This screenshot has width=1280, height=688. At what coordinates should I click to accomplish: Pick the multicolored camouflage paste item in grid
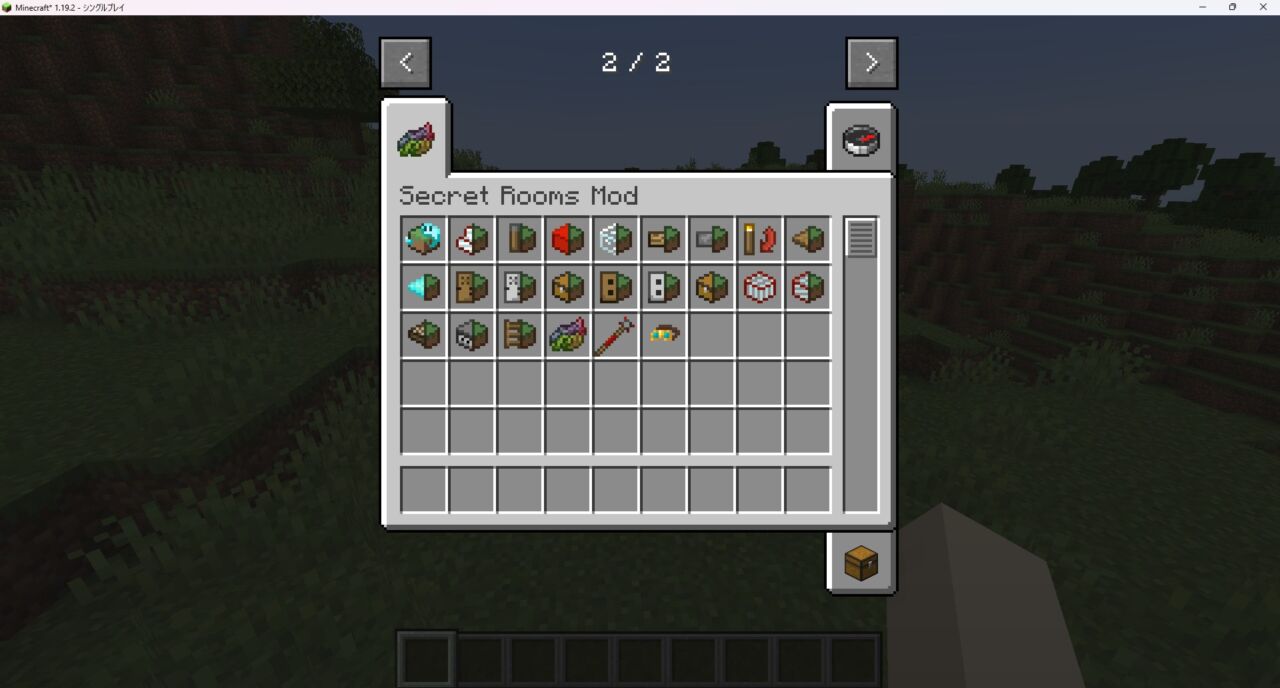pos(567,336)
